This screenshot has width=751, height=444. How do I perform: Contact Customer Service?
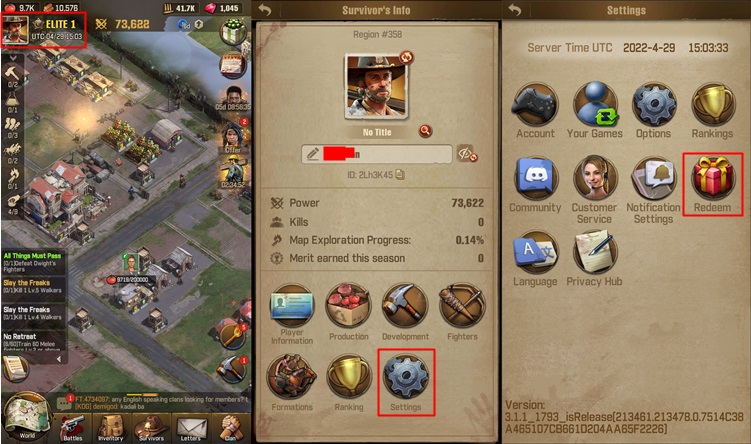click(594, 178)
